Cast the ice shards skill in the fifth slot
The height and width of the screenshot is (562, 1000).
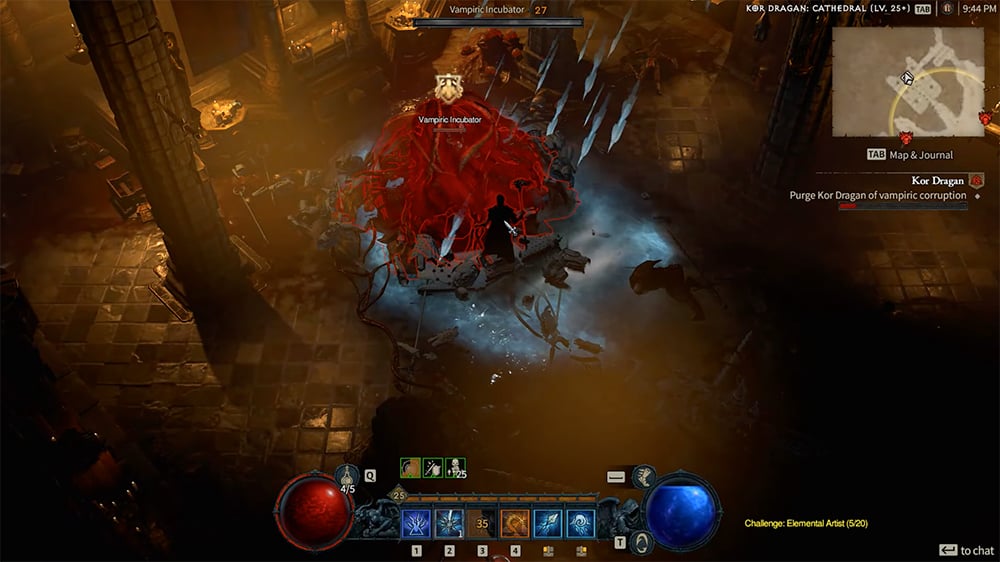click(x=548, y=524)
